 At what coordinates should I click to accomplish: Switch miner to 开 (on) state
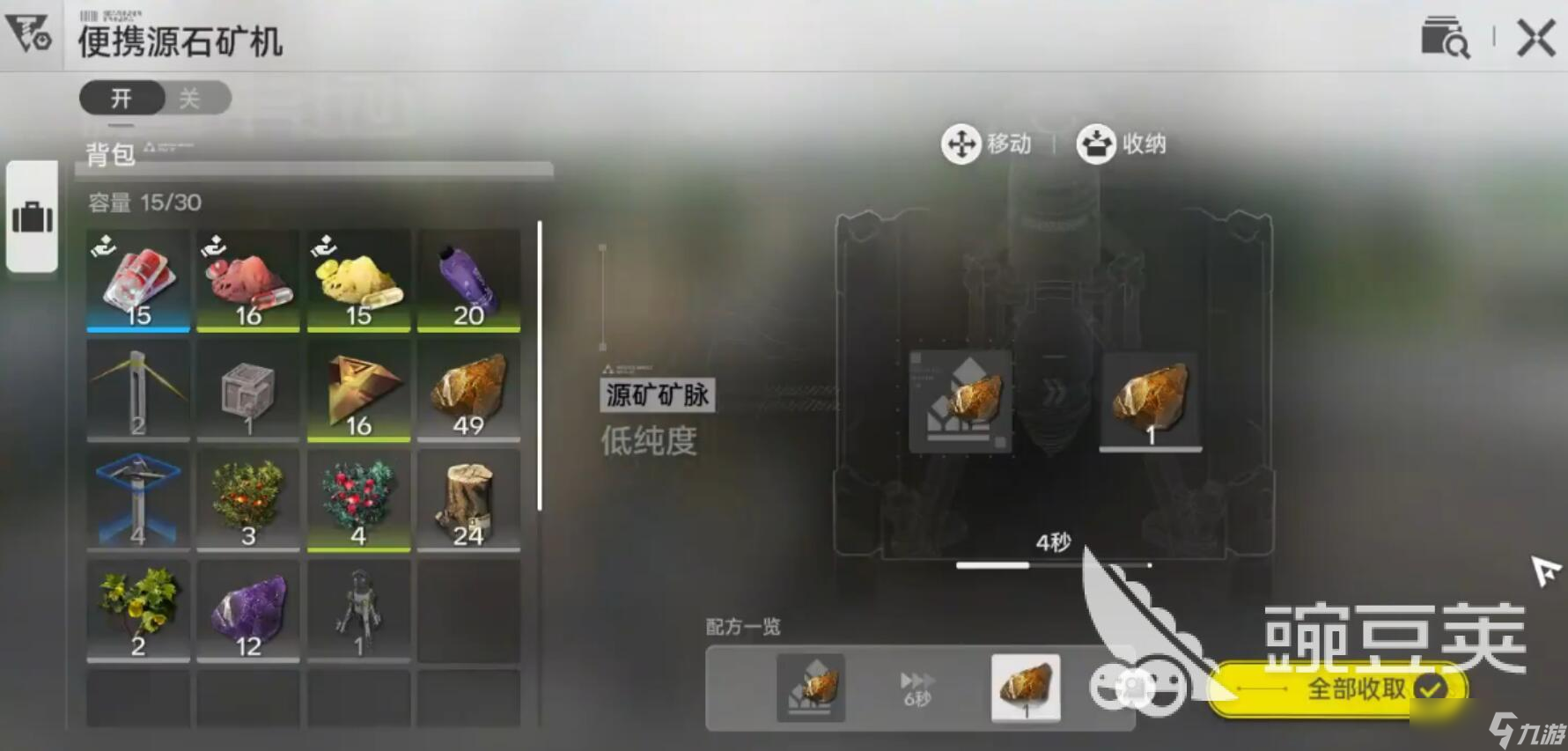click(120, 98)
